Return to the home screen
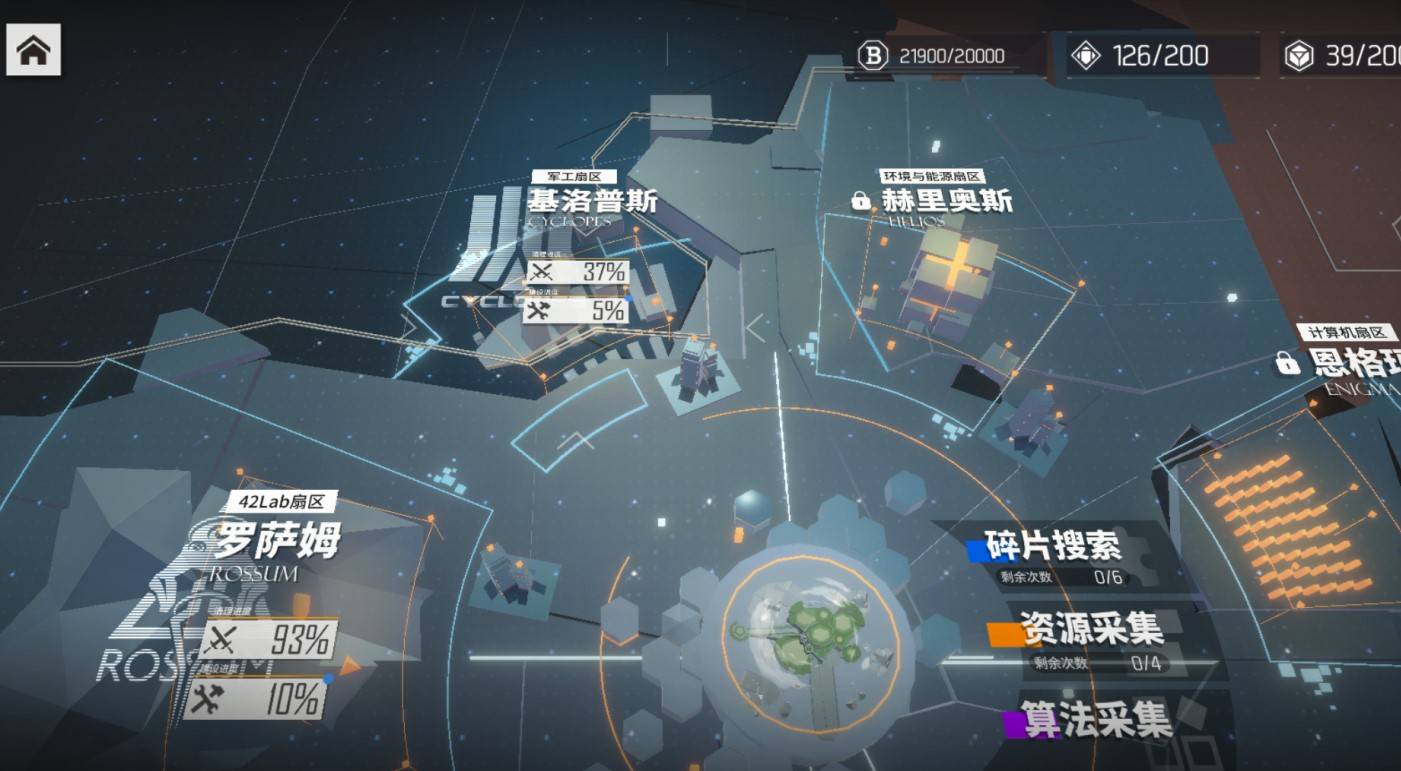Viewport: 1401px width, 771px height. tap(33, 50)
